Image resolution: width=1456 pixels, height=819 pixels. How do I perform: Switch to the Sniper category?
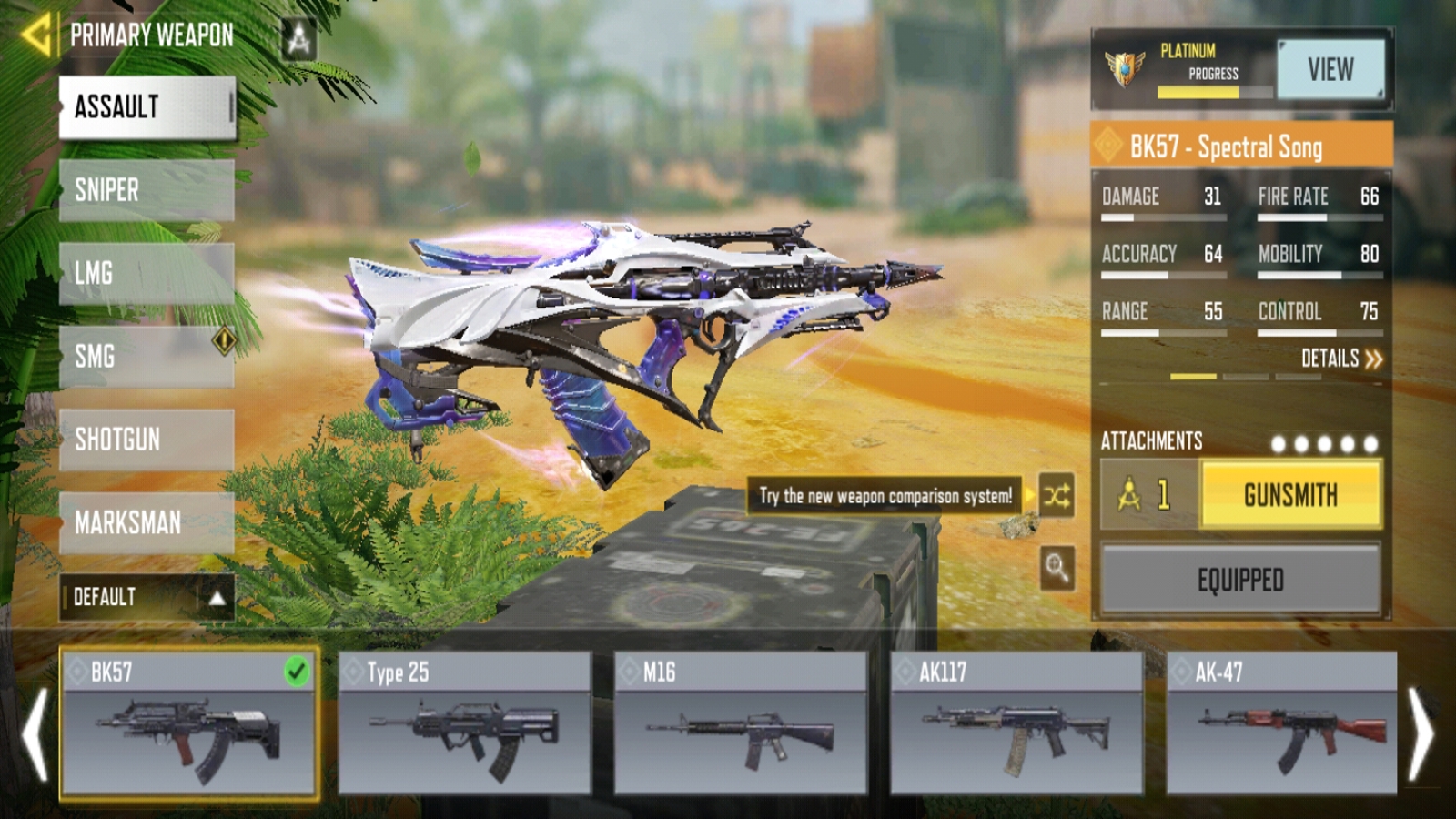tap(147, 190)
